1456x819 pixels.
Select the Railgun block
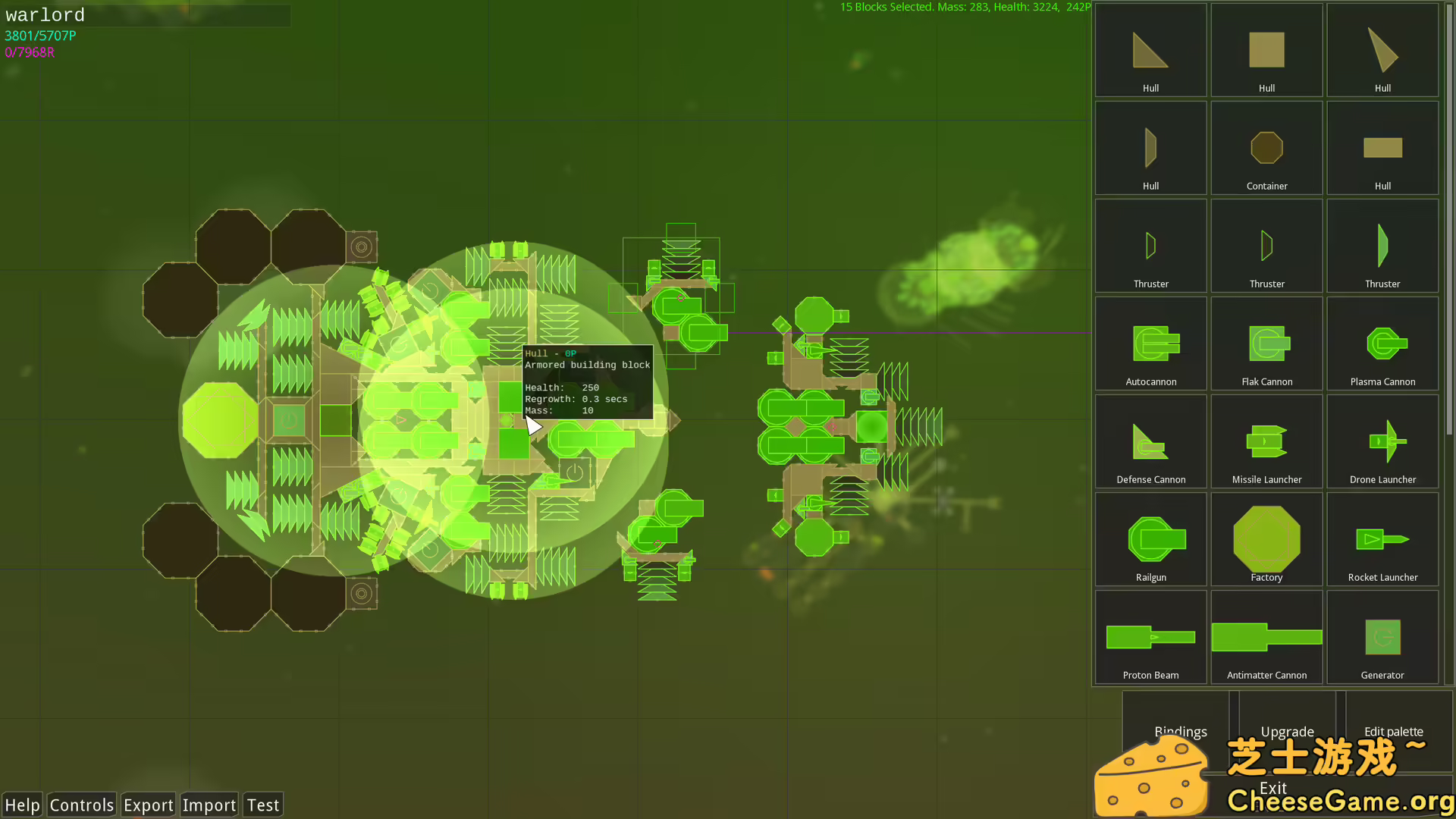click(x=1150, y=538)
